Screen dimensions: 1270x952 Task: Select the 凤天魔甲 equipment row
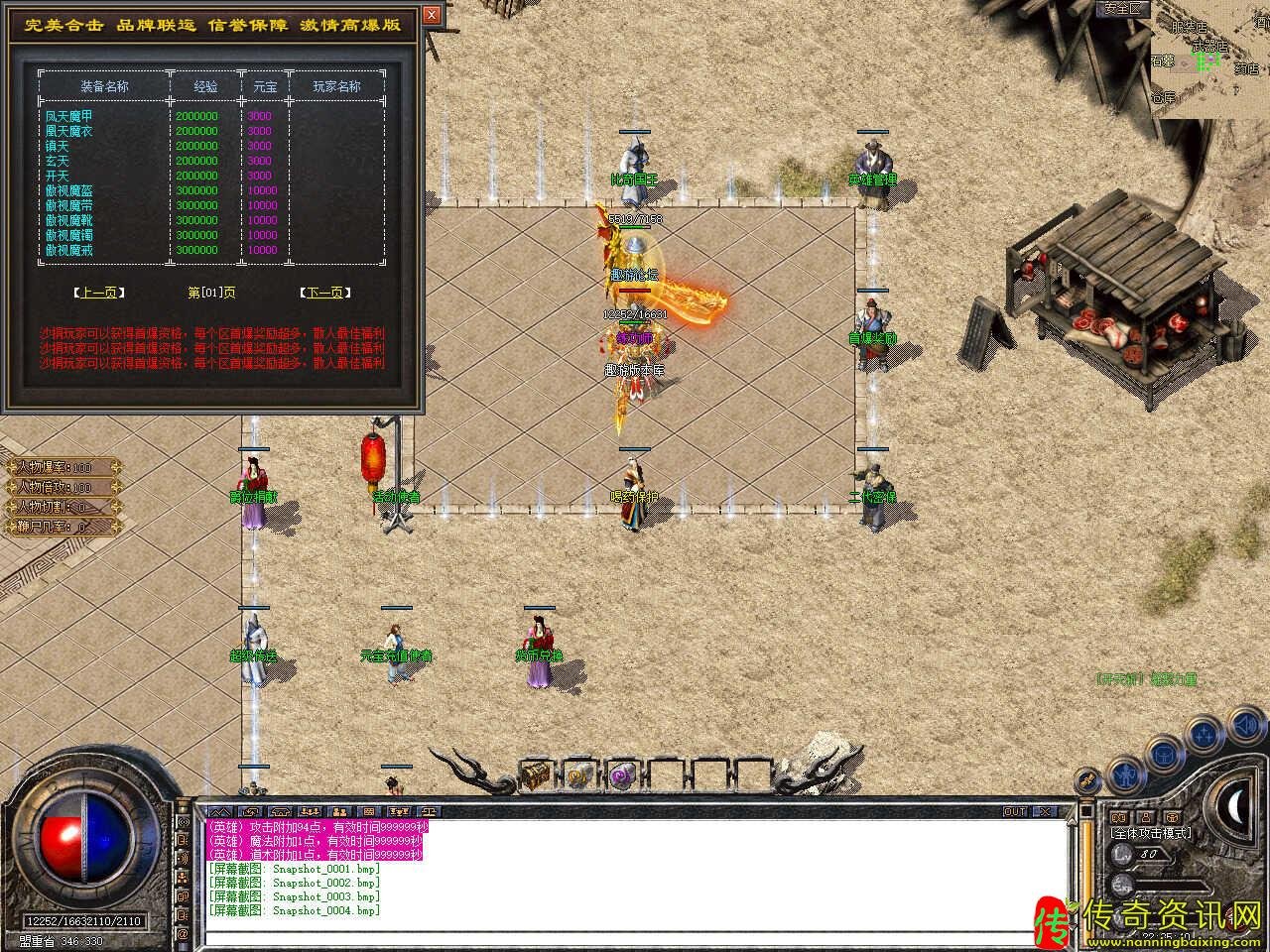[69, 116]
